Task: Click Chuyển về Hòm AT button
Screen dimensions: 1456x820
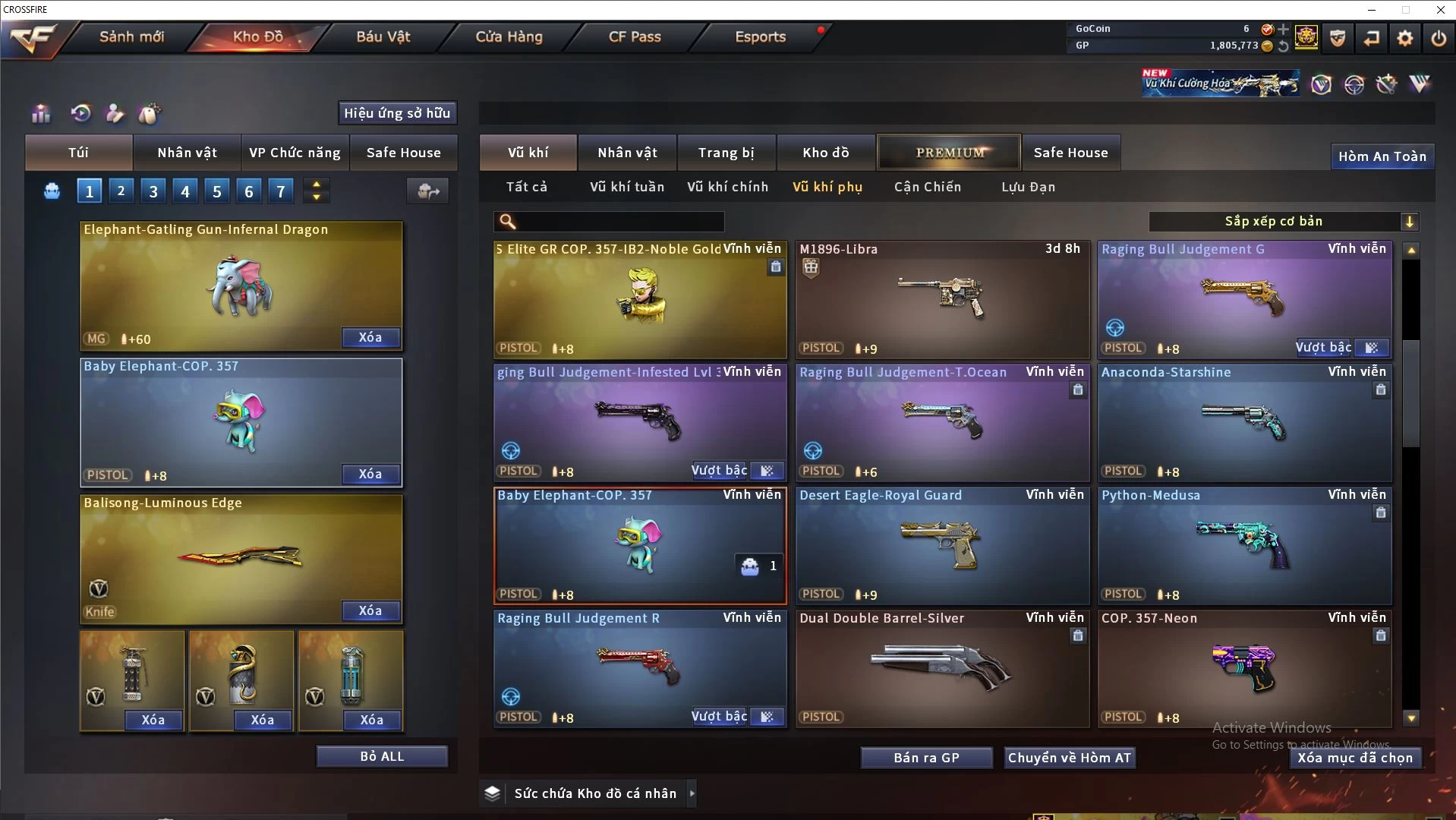Action: click(x=1069, y=758)
